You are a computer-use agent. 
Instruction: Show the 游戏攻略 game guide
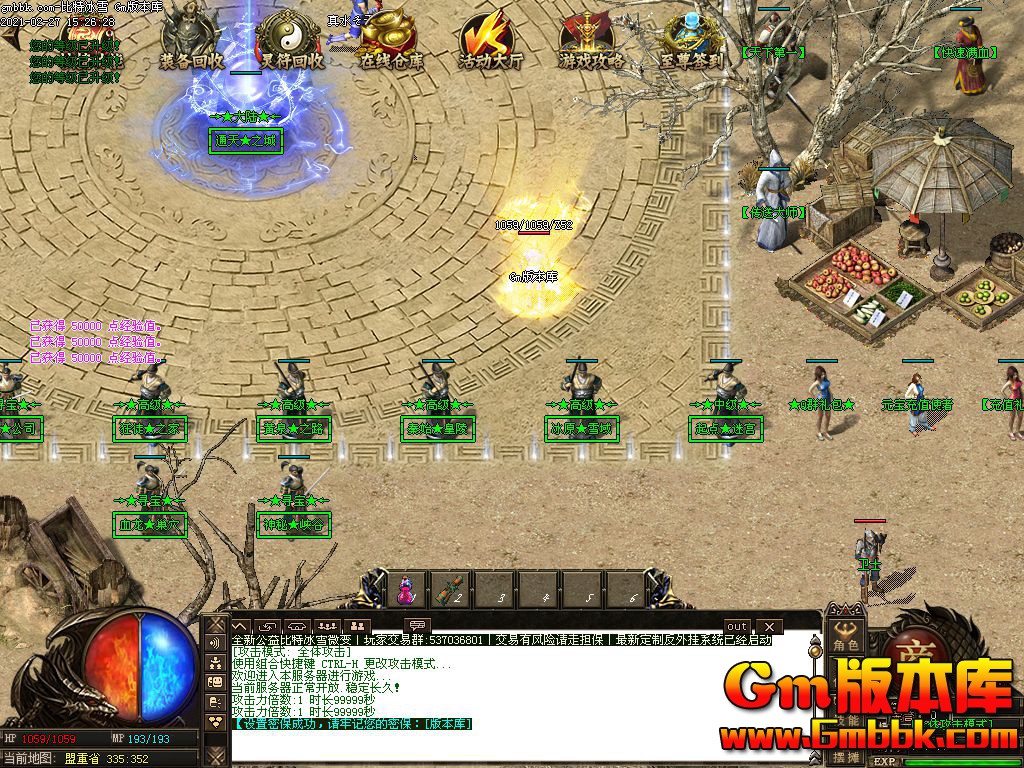(x=590, y=40)
